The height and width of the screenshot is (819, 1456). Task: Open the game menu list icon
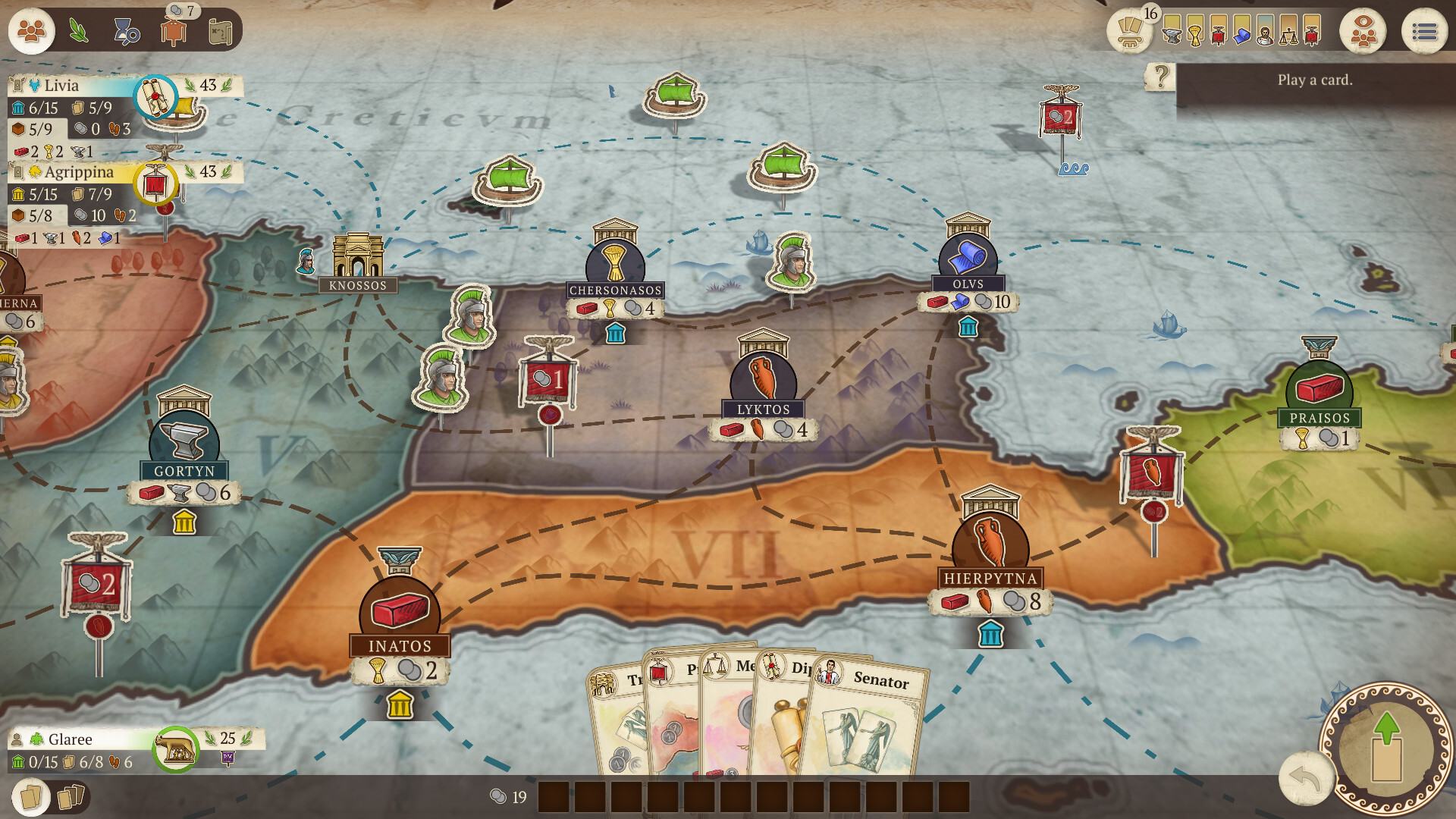[x=1426, y=32]
